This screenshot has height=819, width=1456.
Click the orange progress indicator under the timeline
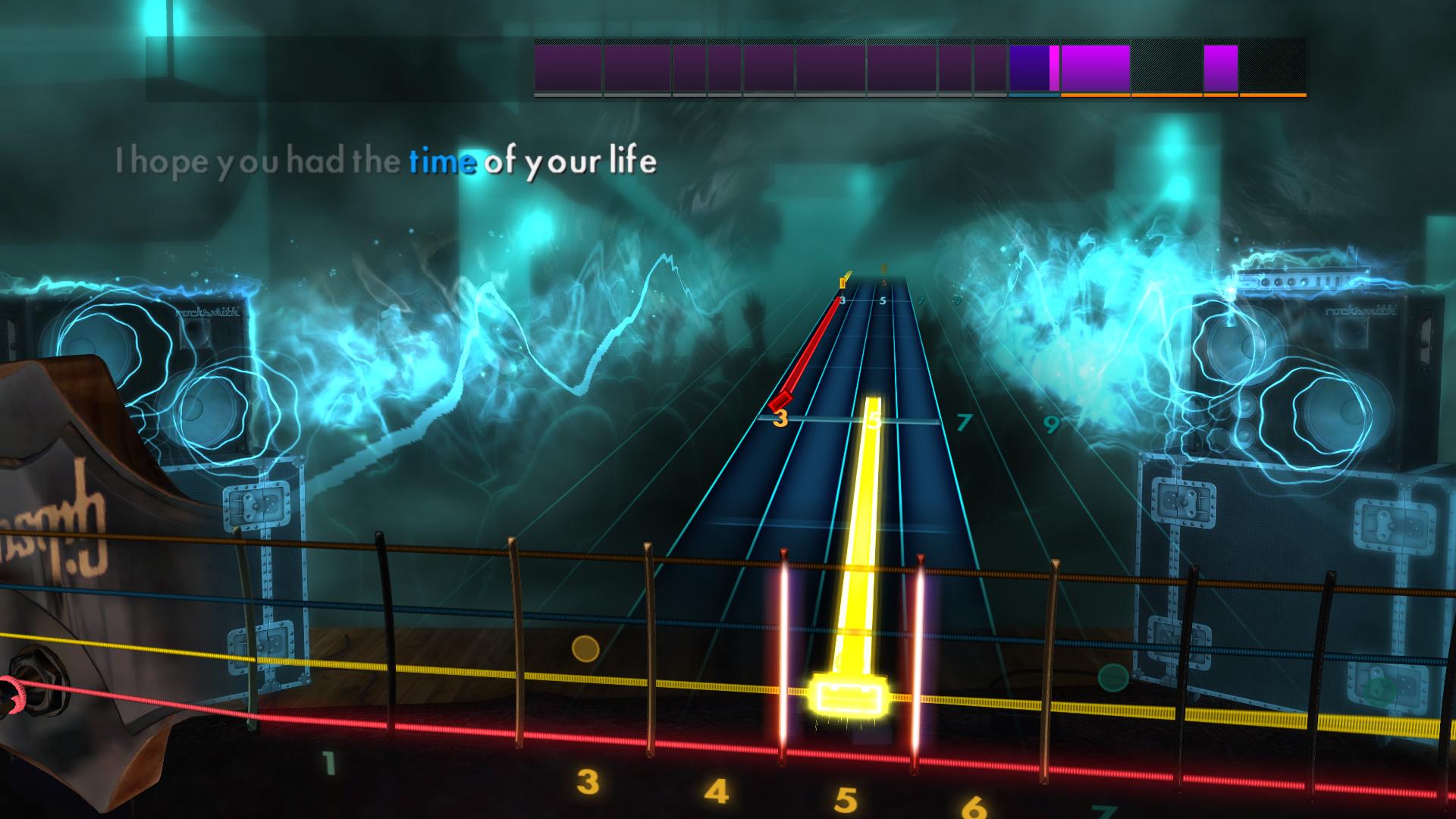pyautogui.click(x=1183, y=95)
